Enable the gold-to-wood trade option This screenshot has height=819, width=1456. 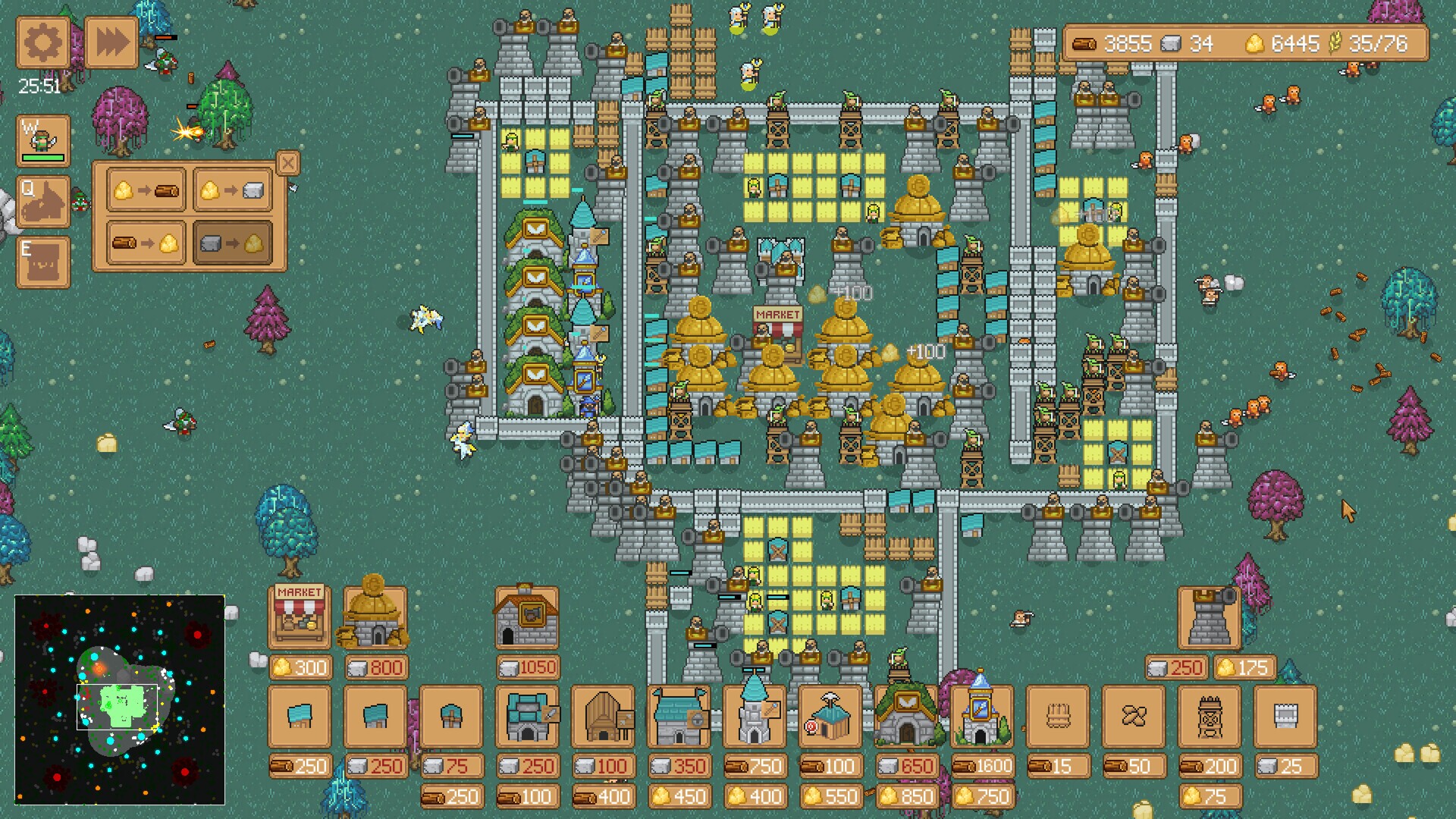pyautogui.click(x=146, y=190)
